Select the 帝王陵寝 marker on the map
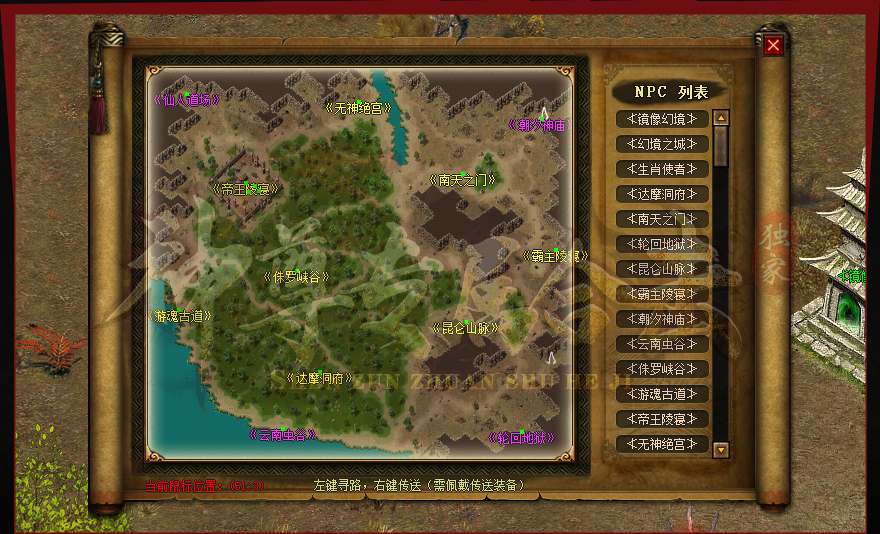Viewport: 880px width, 534px height. (245, 187)
